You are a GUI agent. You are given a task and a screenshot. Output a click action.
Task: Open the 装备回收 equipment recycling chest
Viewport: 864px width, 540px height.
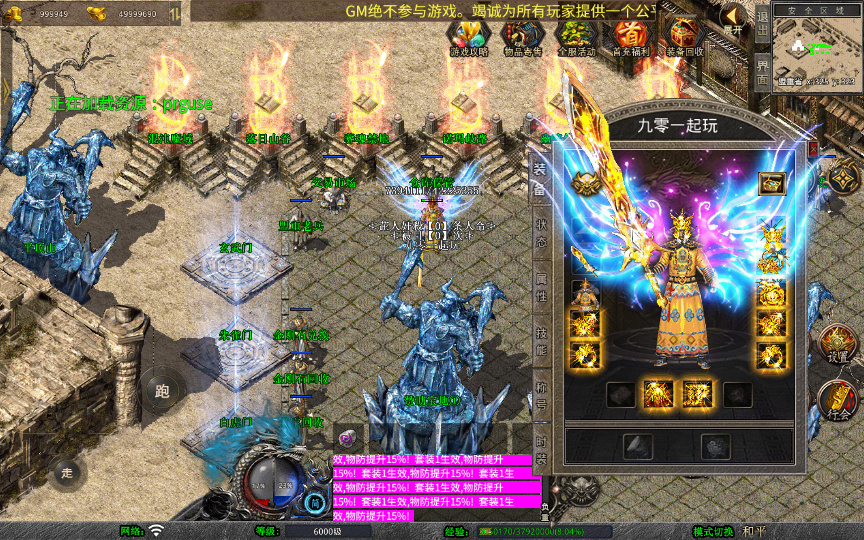[x=684, y=38]
